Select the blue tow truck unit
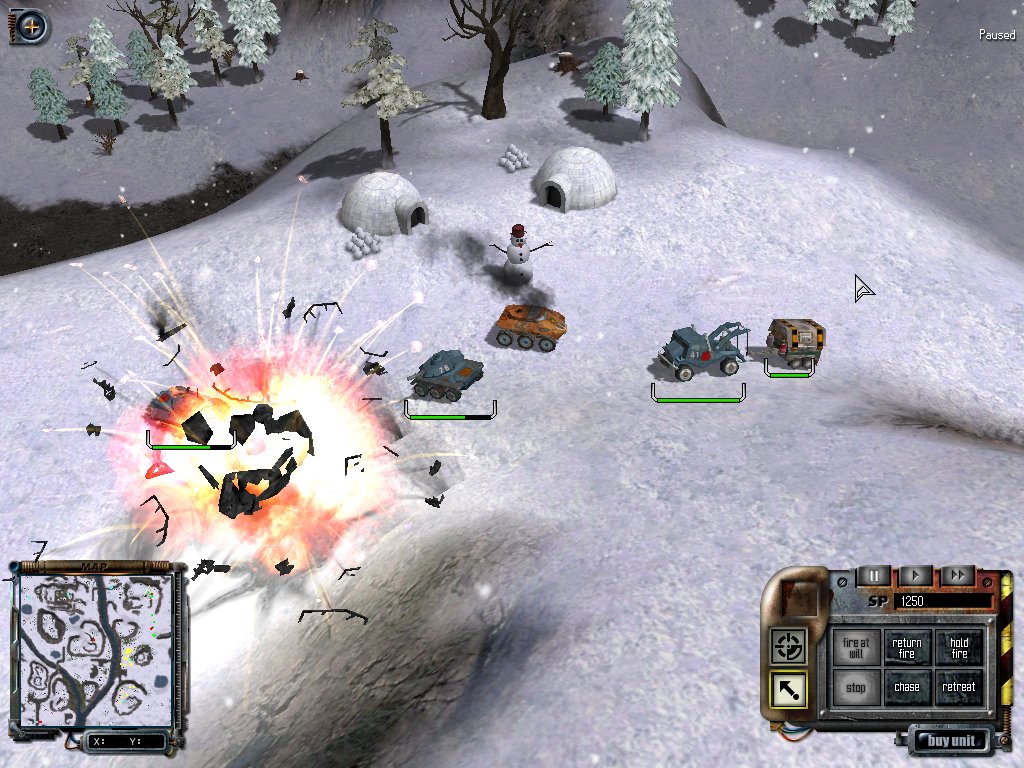Screen dimensions: 1024x768 702,350
